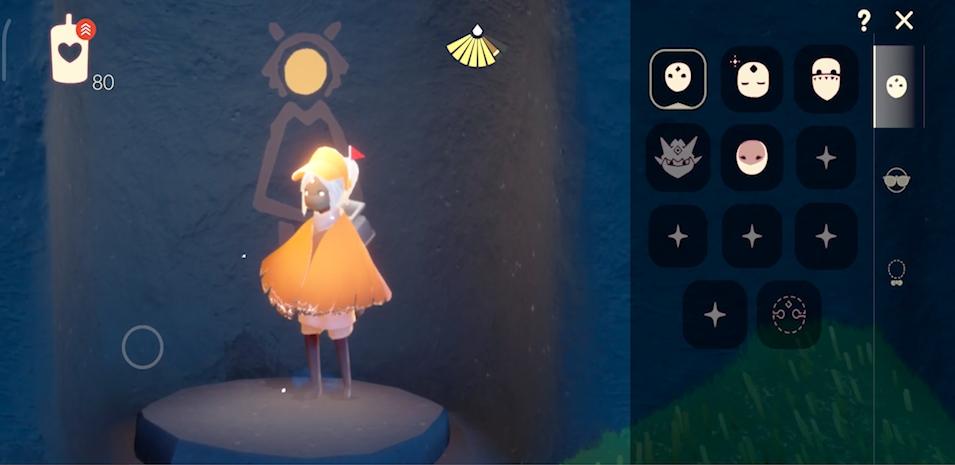
Task: Select the grey horned crown mask
Action: pyautogui.click(x=678, y=157)
